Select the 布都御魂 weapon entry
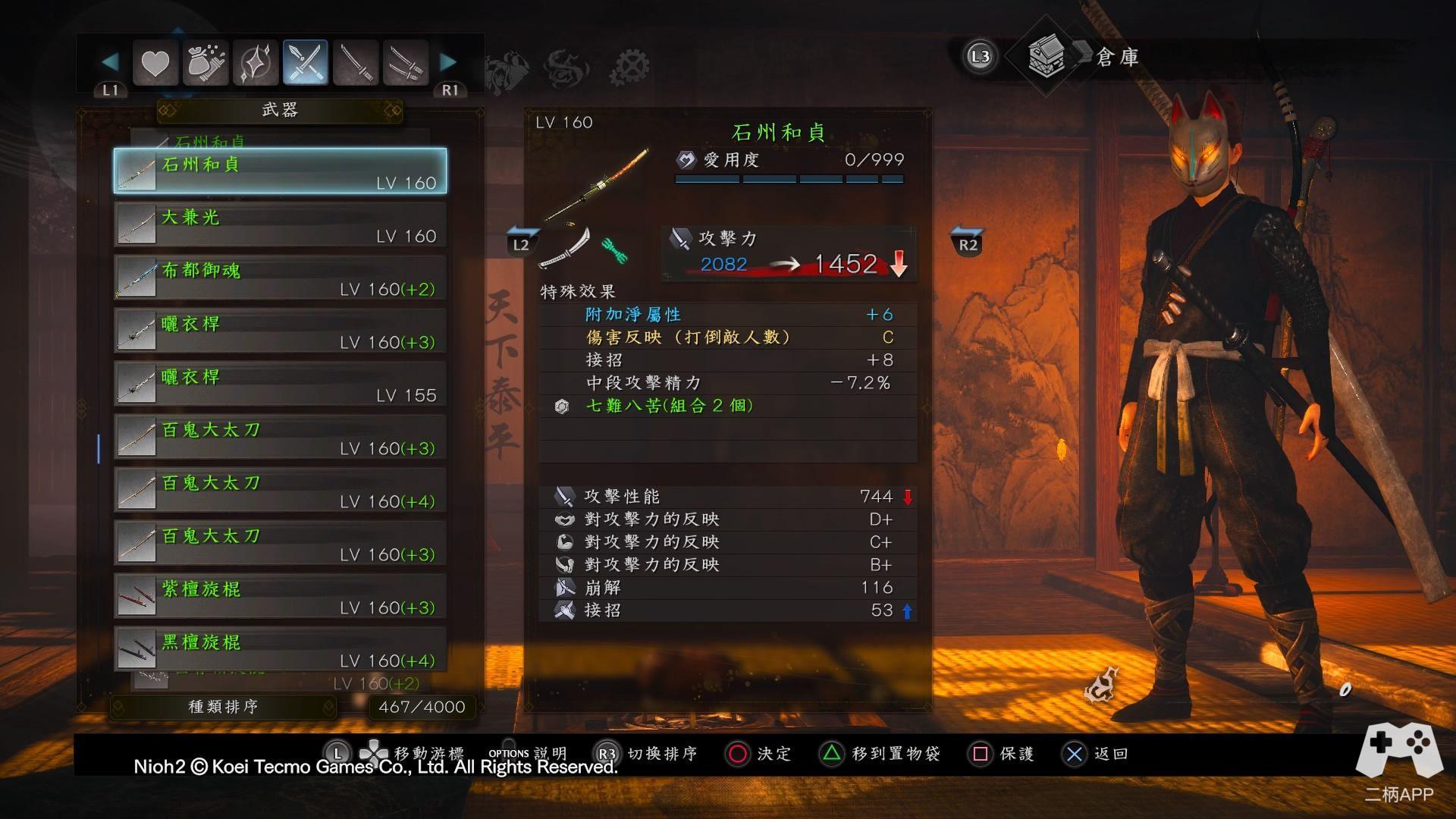 [x=280, y=278]
